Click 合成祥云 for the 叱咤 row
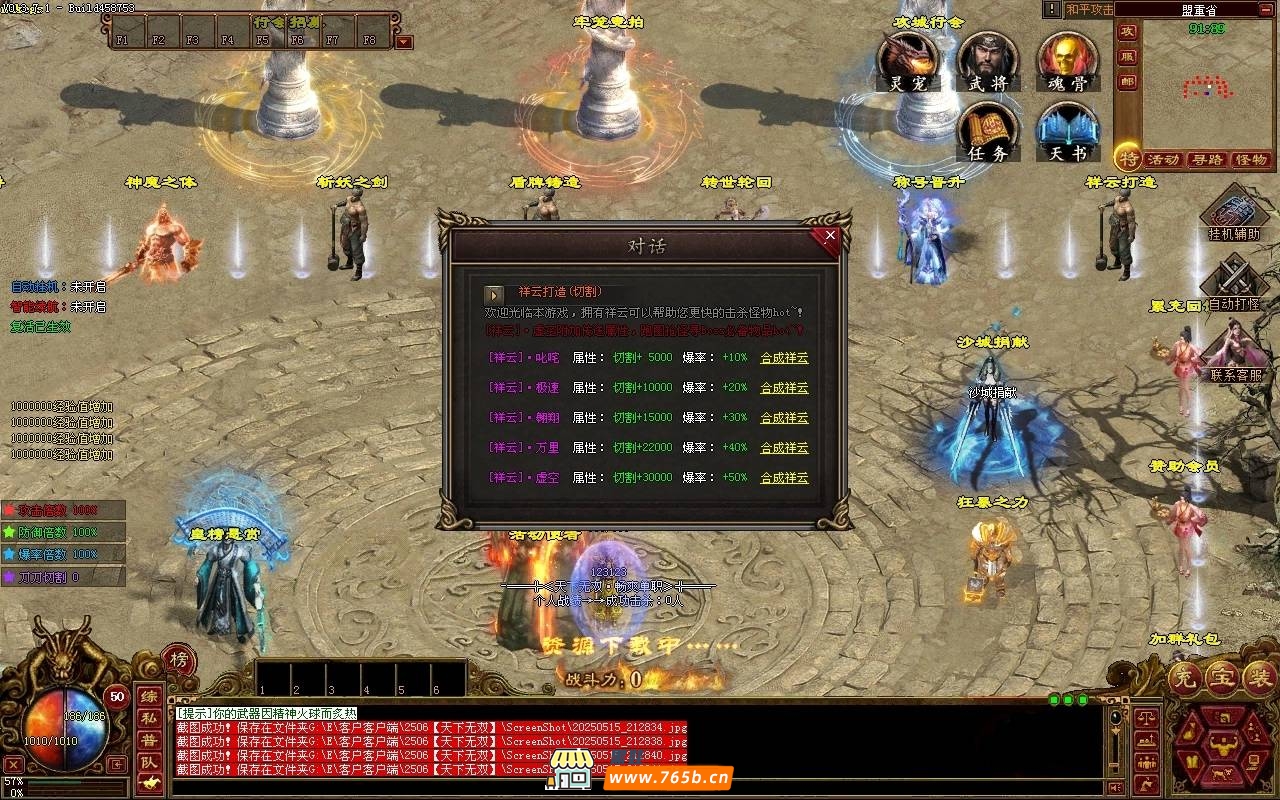The width and height of the screenshot is (1280, 800). point(784,358)
